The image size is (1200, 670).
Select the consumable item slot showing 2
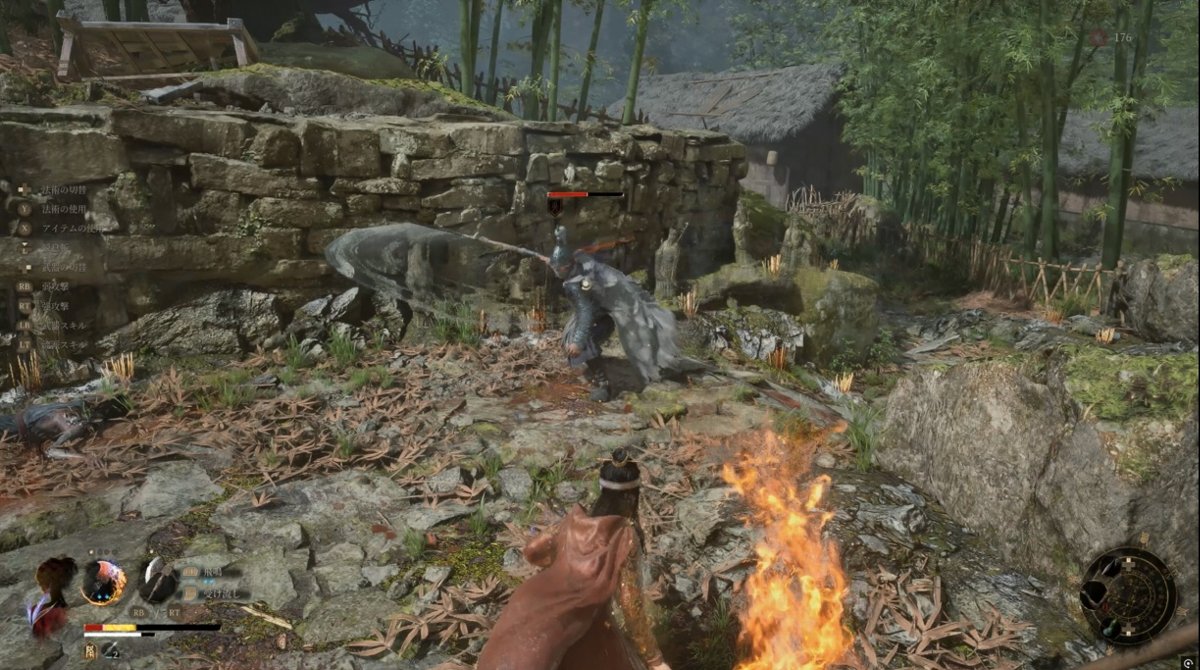pyautogui.click(x=112, y=651)
